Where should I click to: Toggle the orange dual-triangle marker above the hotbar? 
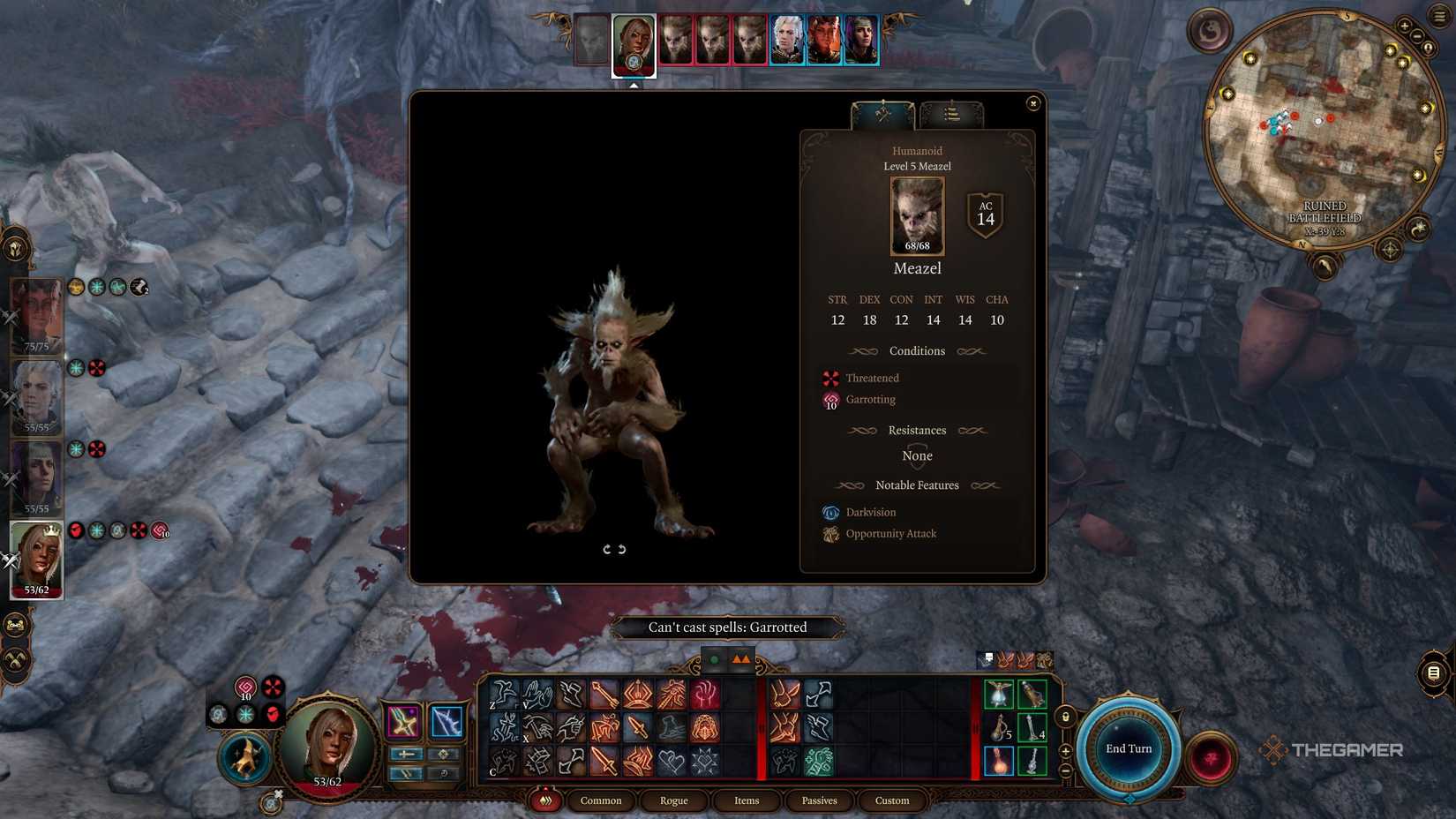pyautogui.click(x=739, y=657)
